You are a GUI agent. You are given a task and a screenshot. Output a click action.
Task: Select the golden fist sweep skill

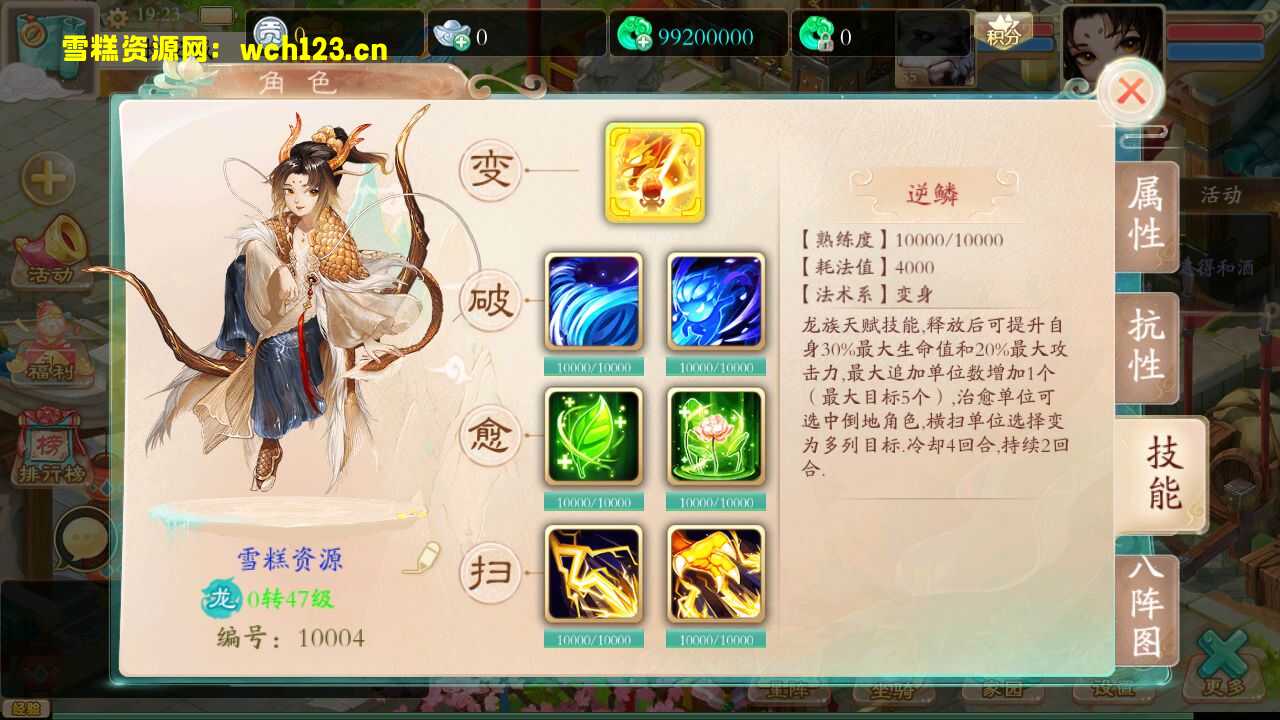pyautogui.click(x=714, y=572)
